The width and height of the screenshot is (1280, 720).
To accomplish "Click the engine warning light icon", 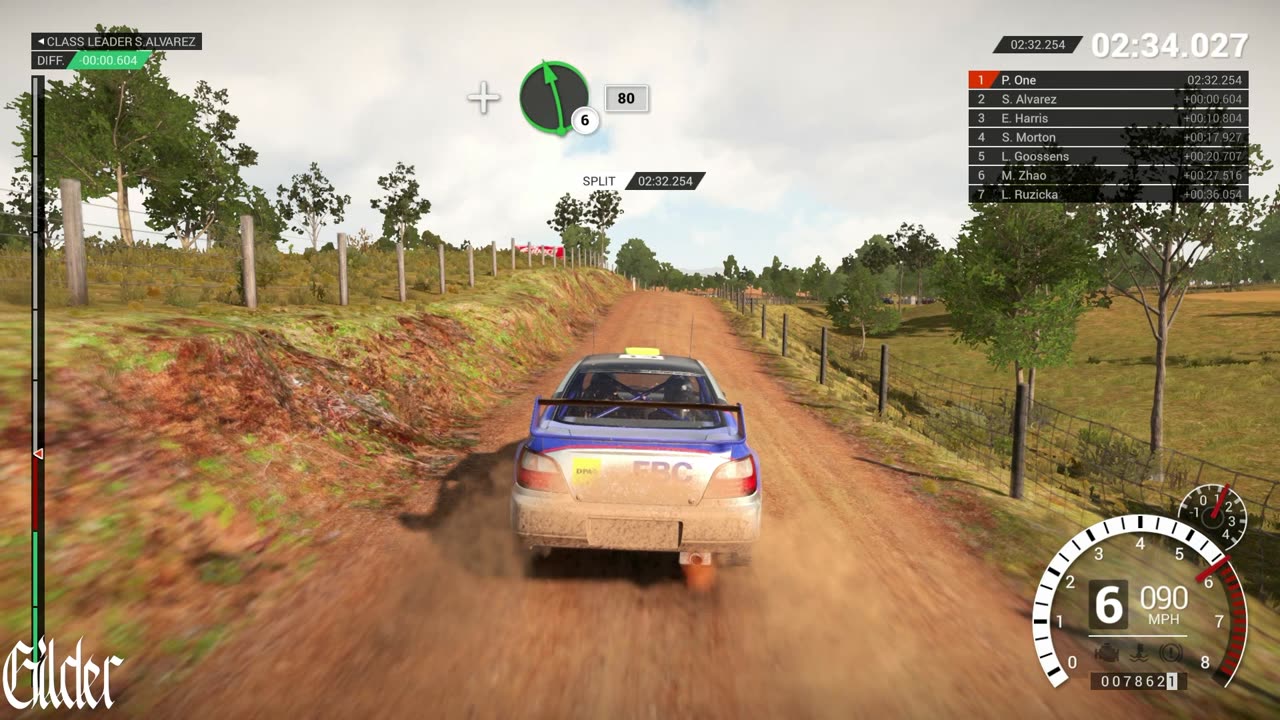I will (1107, 653).
